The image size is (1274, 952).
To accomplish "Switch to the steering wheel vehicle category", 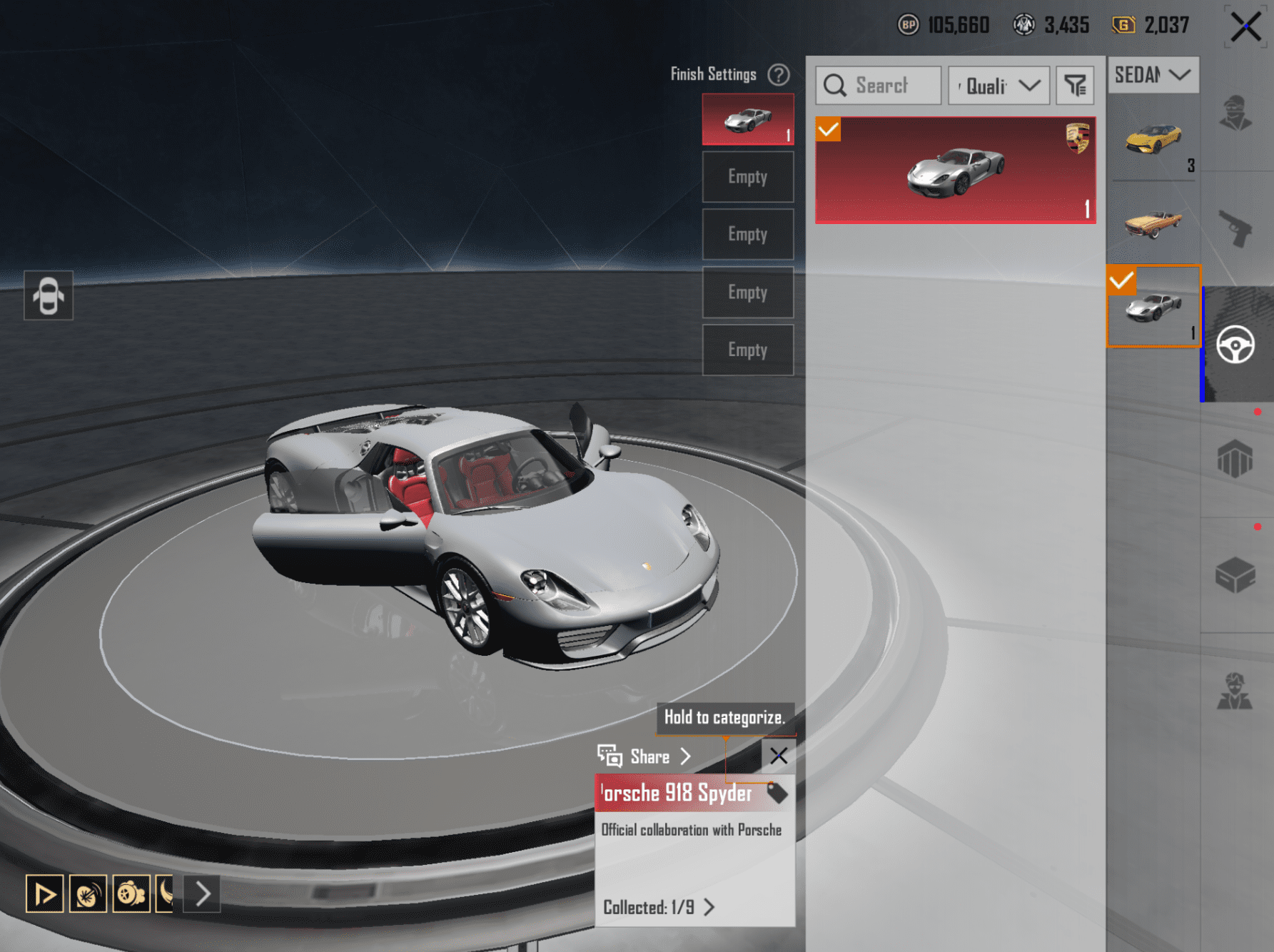I will [x=1235, y=345].
